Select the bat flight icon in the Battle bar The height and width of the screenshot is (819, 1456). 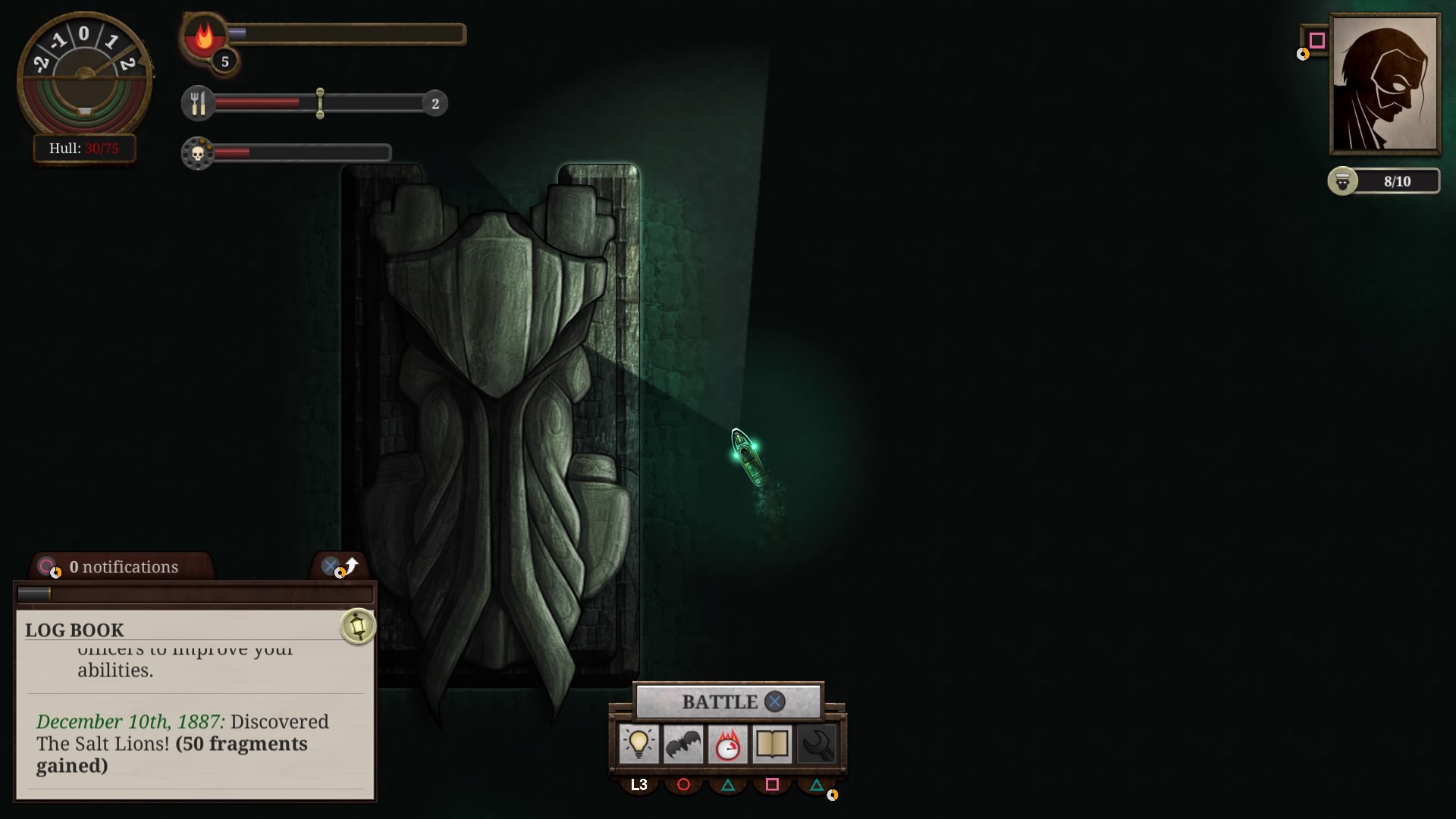click(x=684, y=744)
